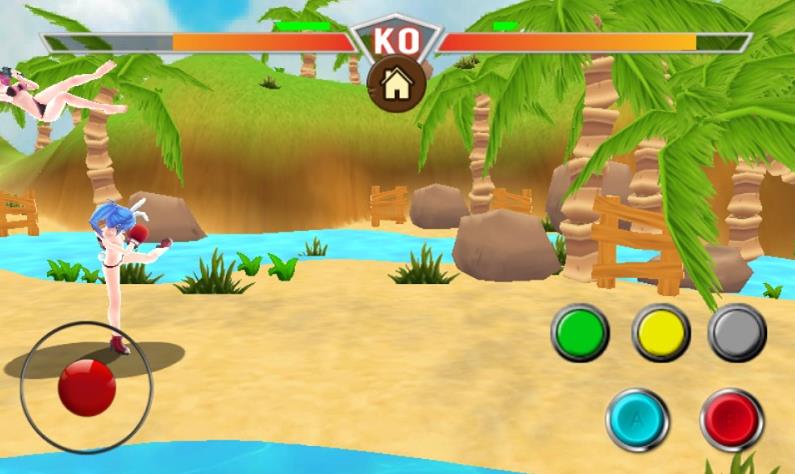Screen dimensions: 795x474
Task: Hit the green action button
Action: 580,332
